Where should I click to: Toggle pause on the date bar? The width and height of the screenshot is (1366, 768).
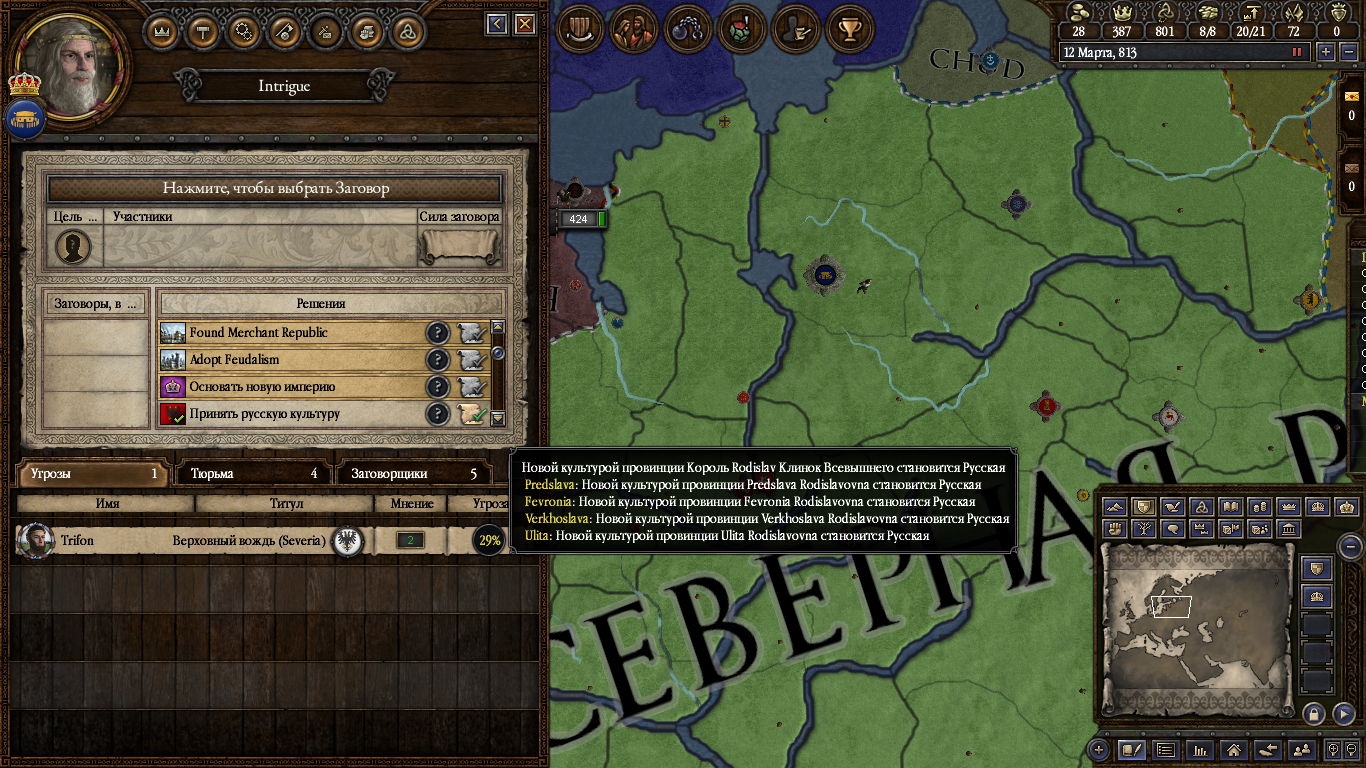coord(1298,52)
